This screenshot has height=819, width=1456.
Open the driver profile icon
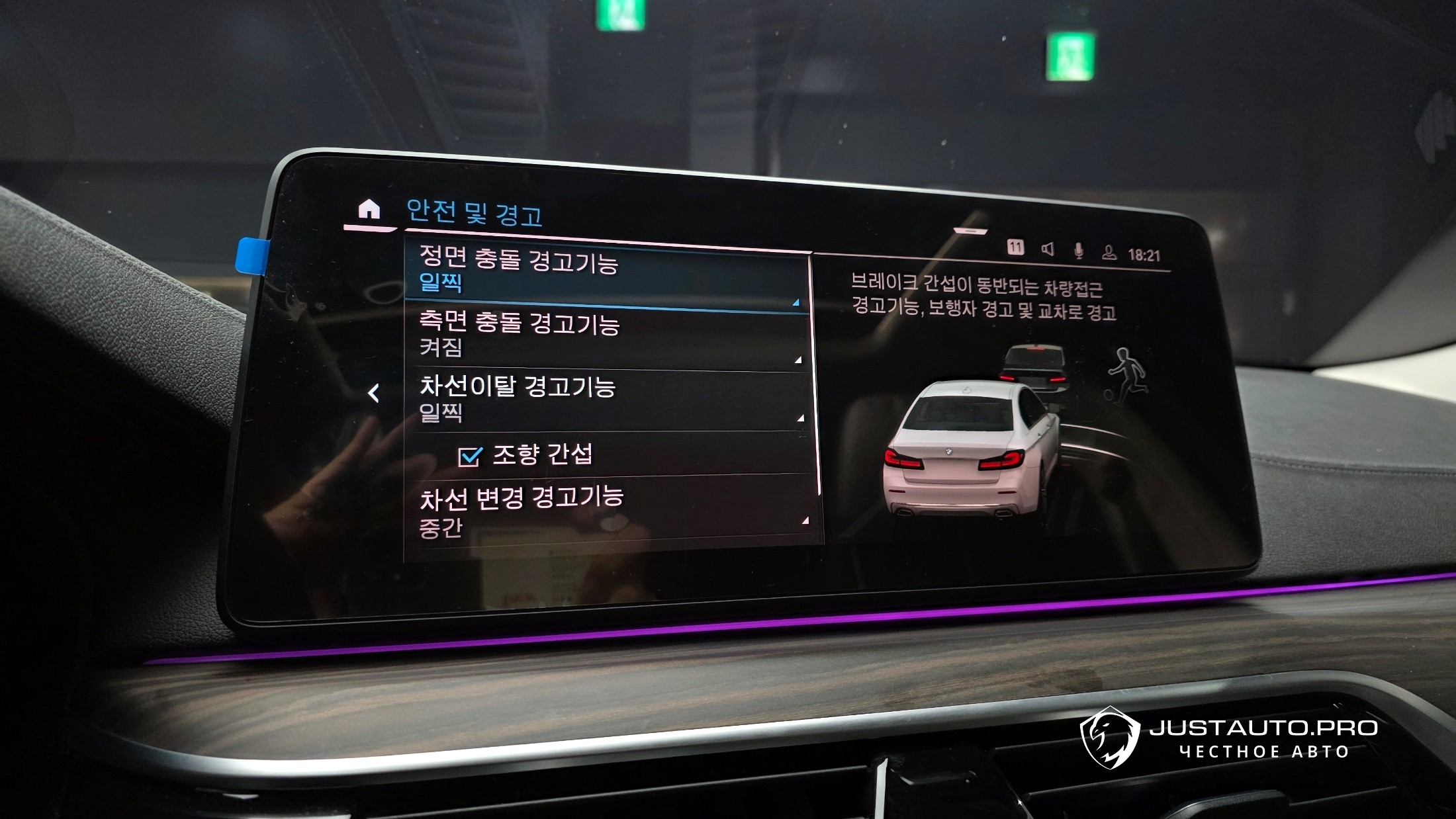click(x=1109, y=252)
